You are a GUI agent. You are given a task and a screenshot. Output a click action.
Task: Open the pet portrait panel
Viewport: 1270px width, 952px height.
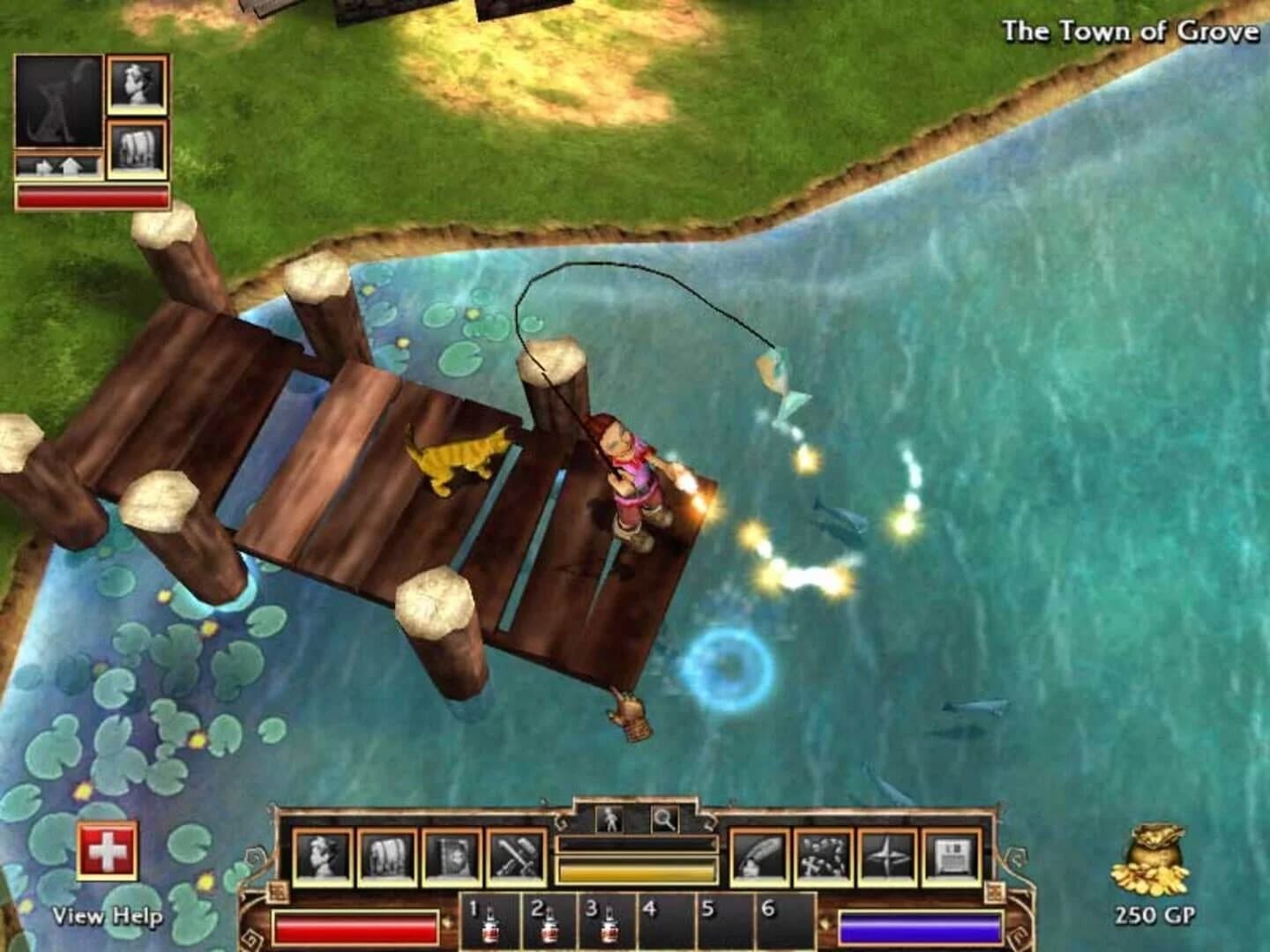[x=59, y=98]
